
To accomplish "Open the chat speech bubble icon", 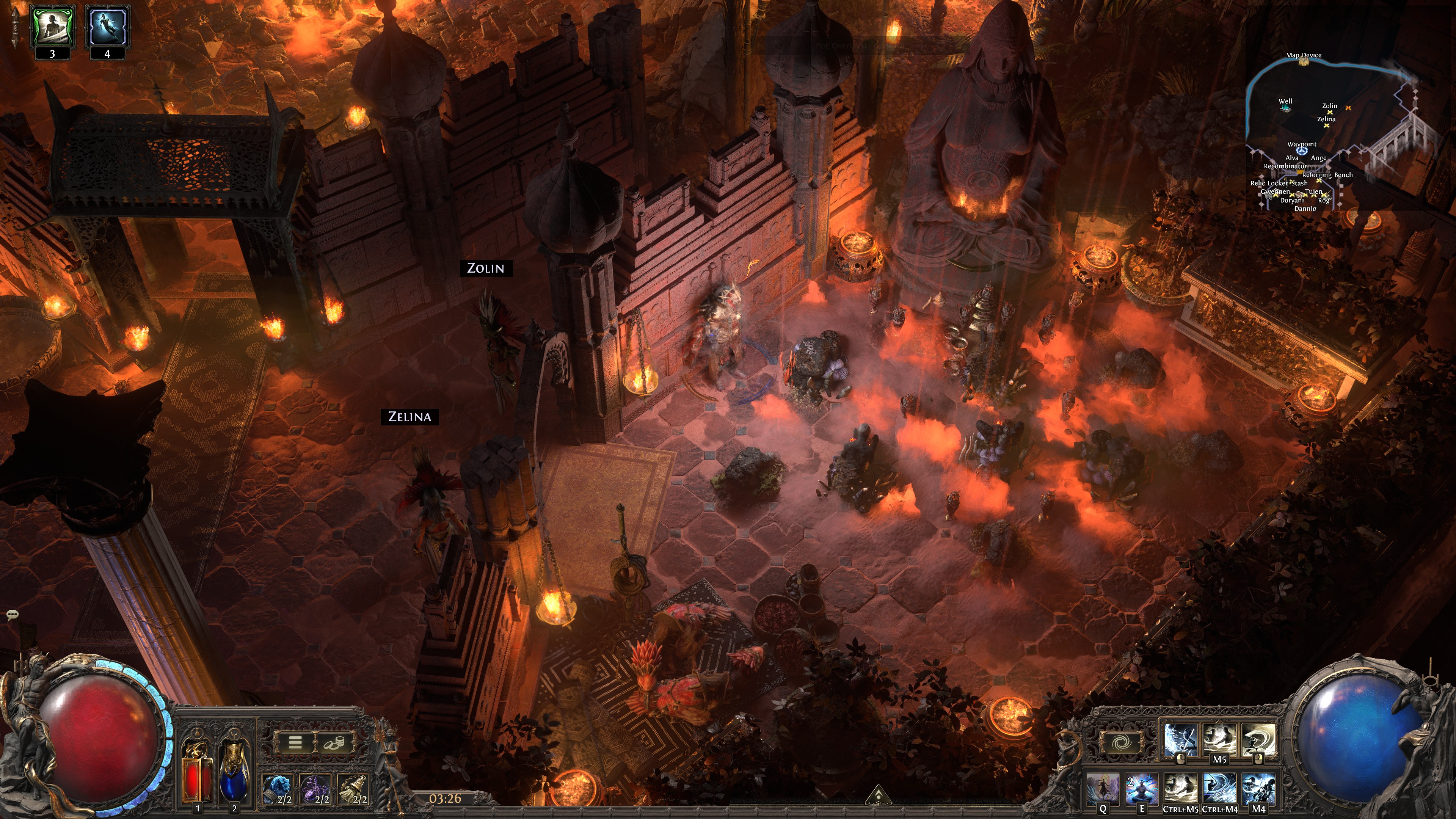I will [13, 614].
